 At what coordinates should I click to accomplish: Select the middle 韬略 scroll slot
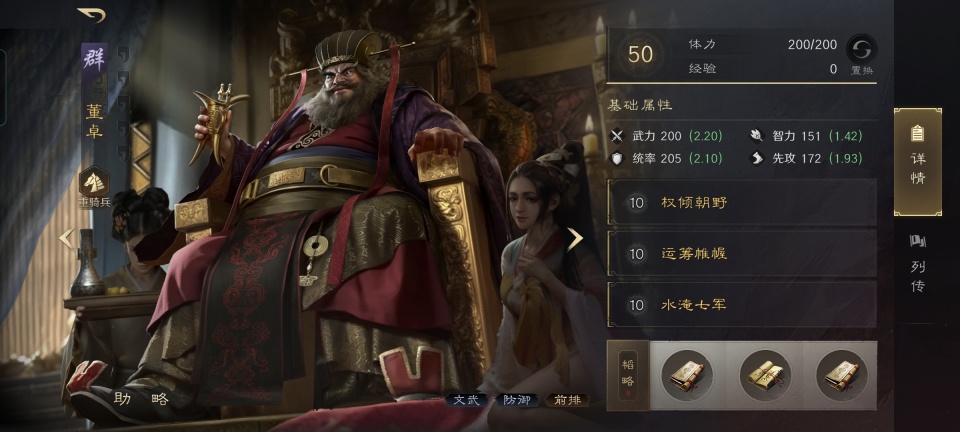tap(764, 375)
